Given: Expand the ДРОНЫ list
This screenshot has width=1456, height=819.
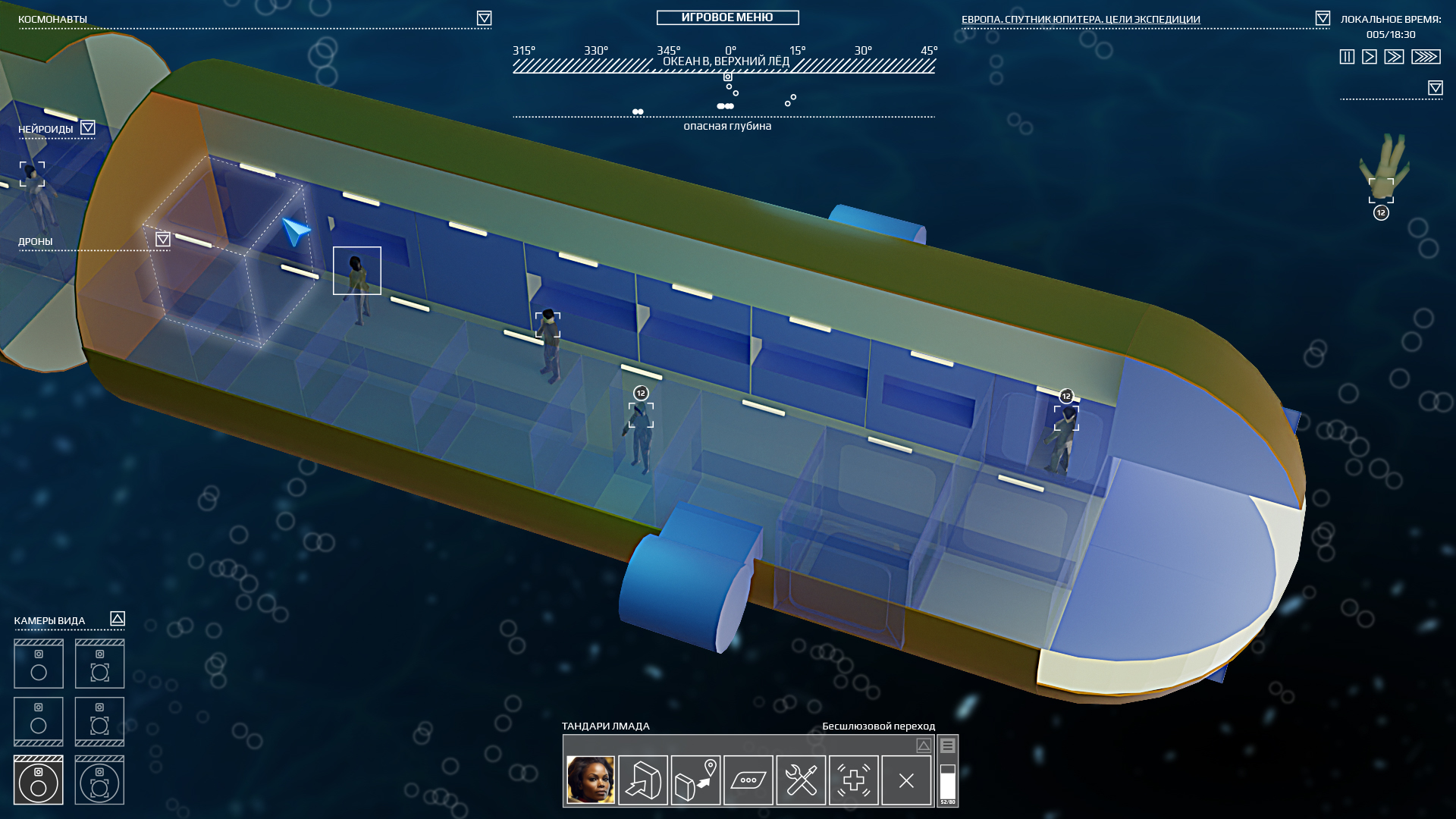Looking at the screenshot, I should [x=162, y=240].
